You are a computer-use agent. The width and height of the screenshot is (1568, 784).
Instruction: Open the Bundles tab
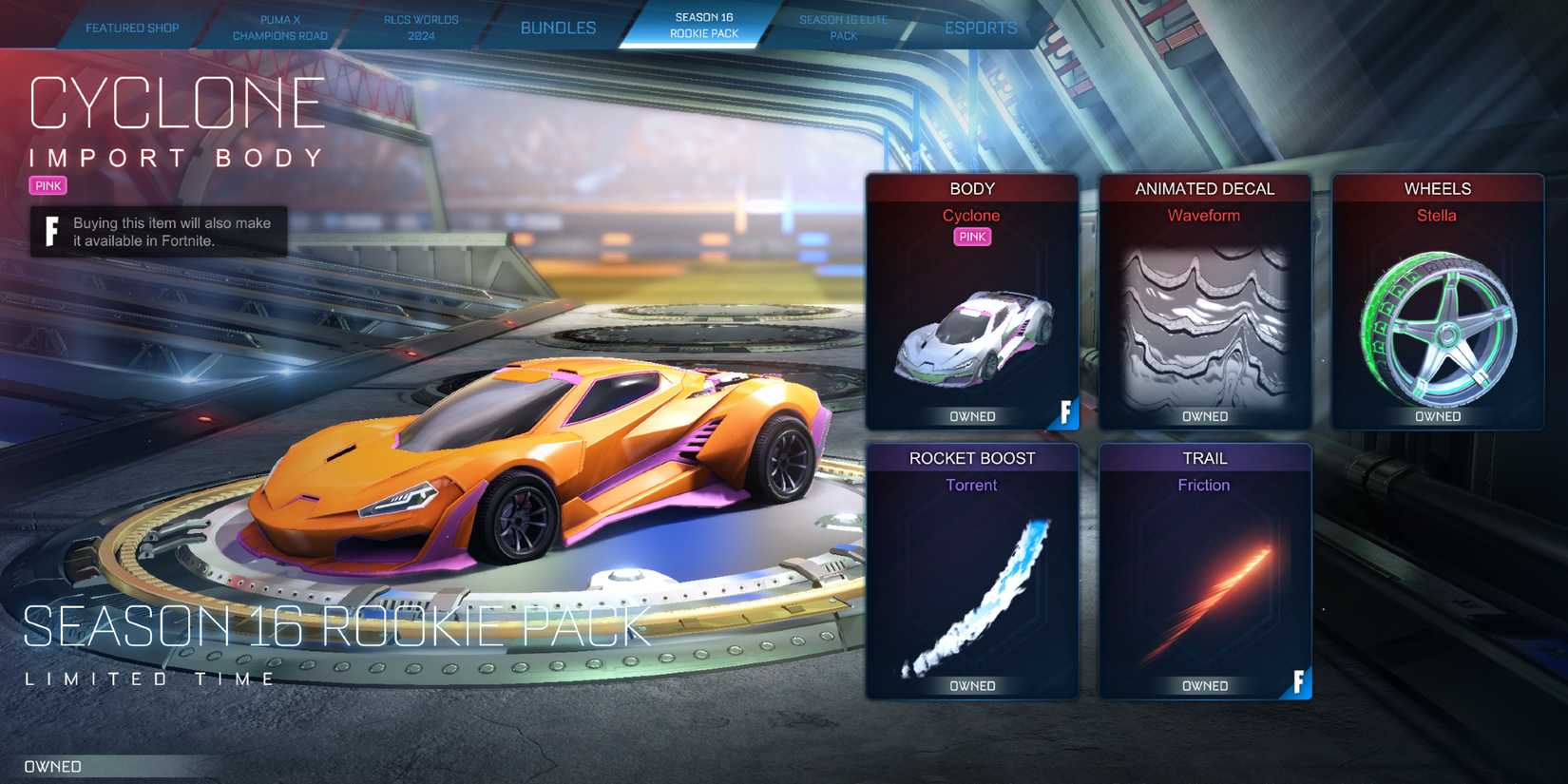point(557,28)
